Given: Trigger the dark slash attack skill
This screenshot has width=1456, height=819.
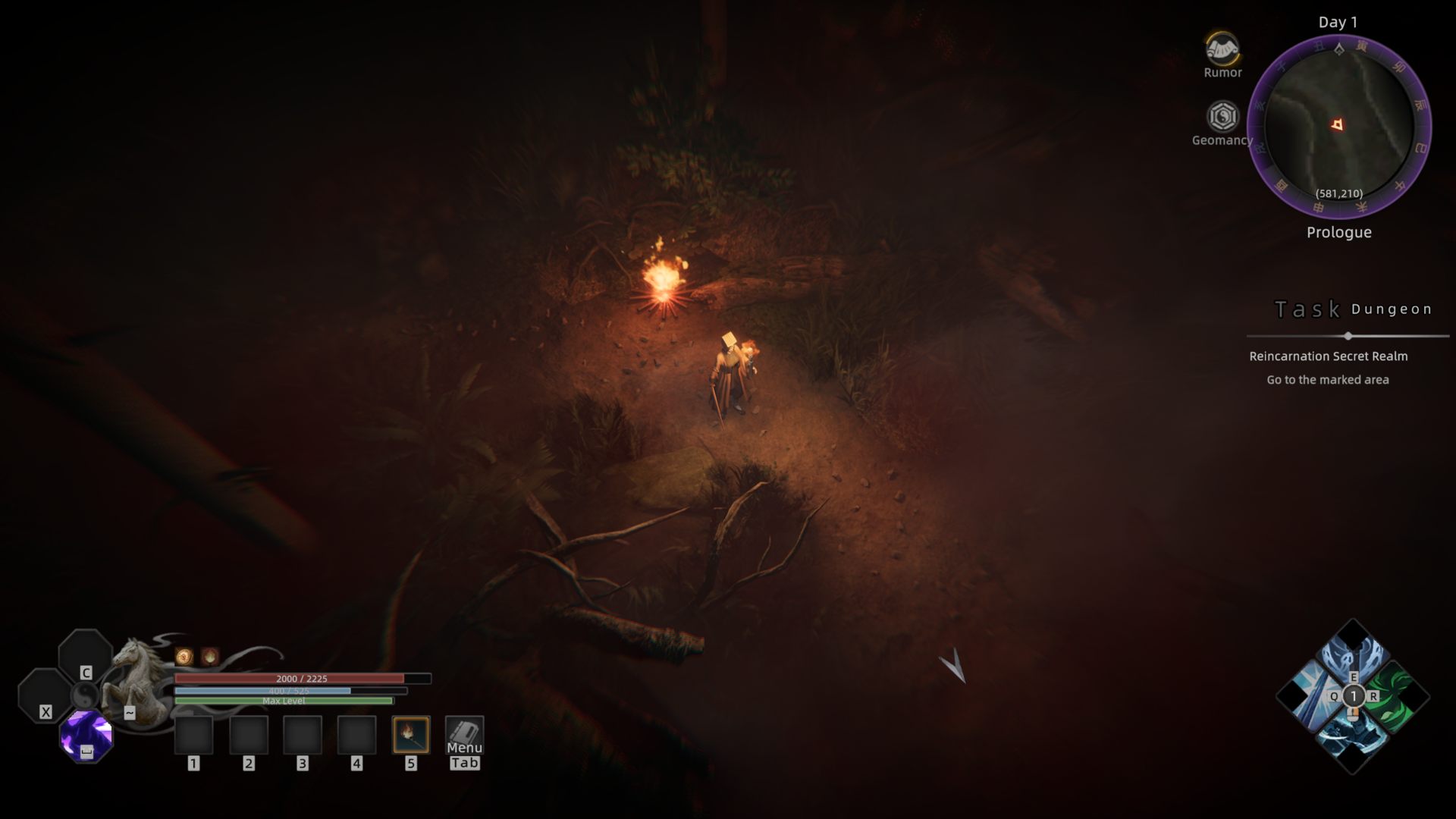Looking at the screenshot, I should coord(1352,736).
